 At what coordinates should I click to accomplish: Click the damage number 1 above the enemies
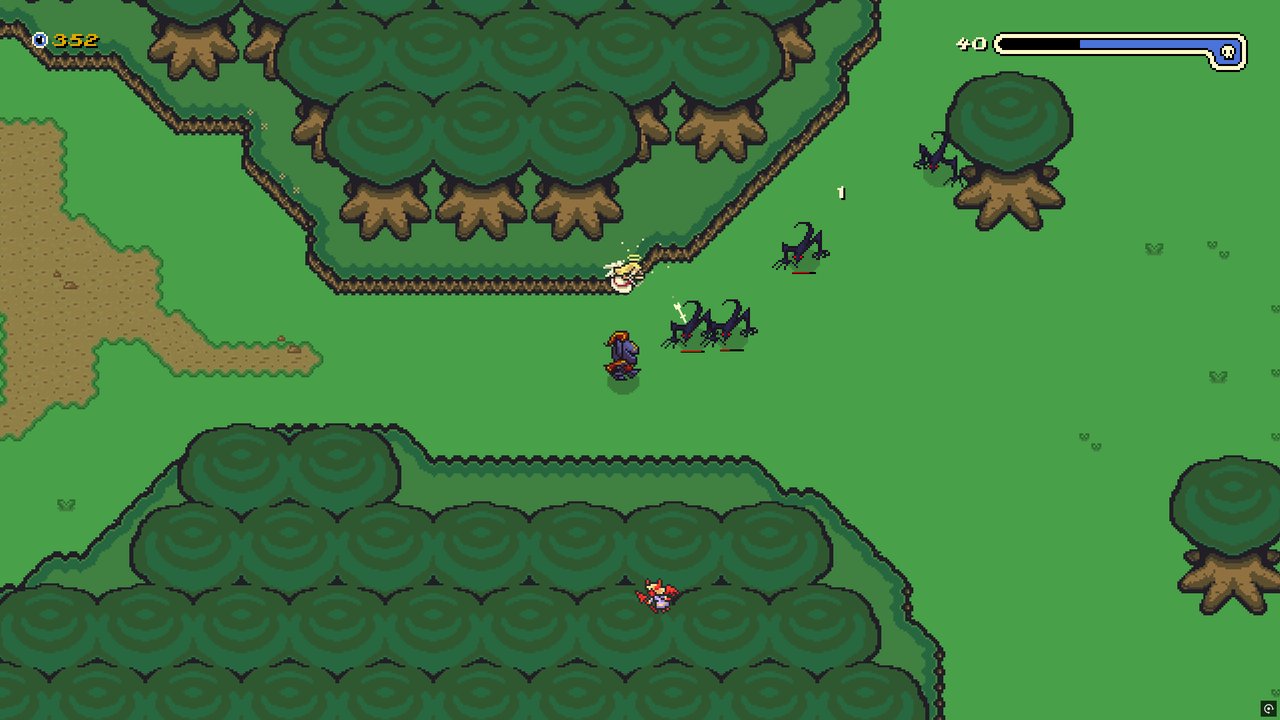coord(840,192)
